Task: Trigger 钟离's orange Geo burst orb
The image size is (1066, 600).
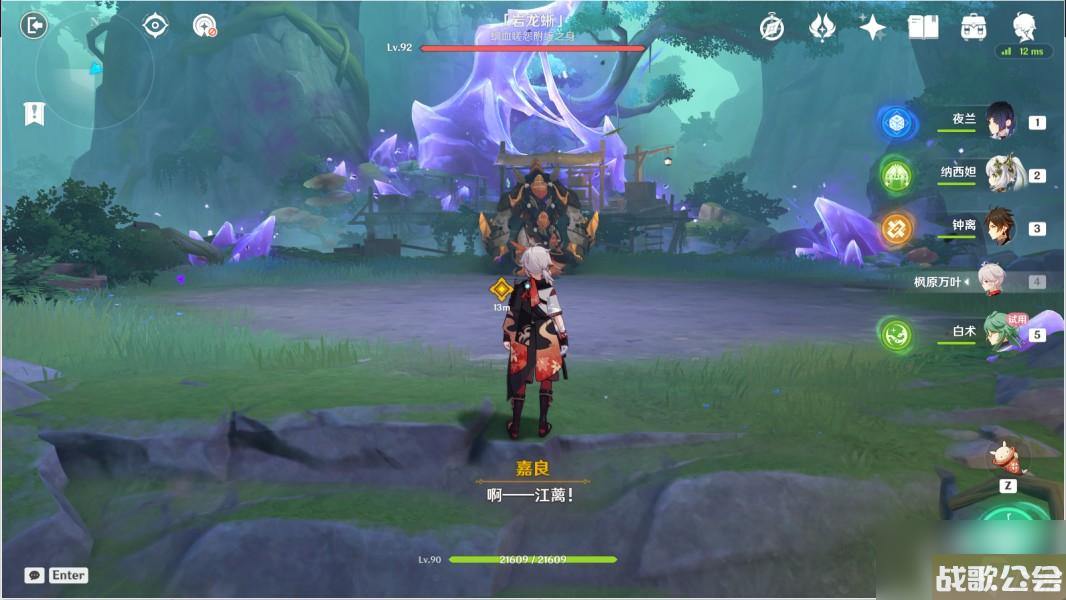Action: coord(896,228)
